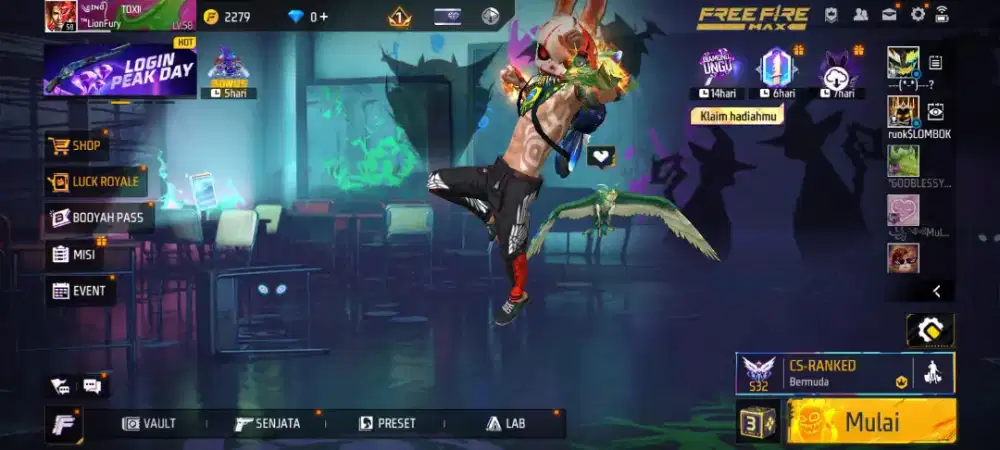Open the mail envelope icon
The image size is (1000, 450).
[888, 14]
